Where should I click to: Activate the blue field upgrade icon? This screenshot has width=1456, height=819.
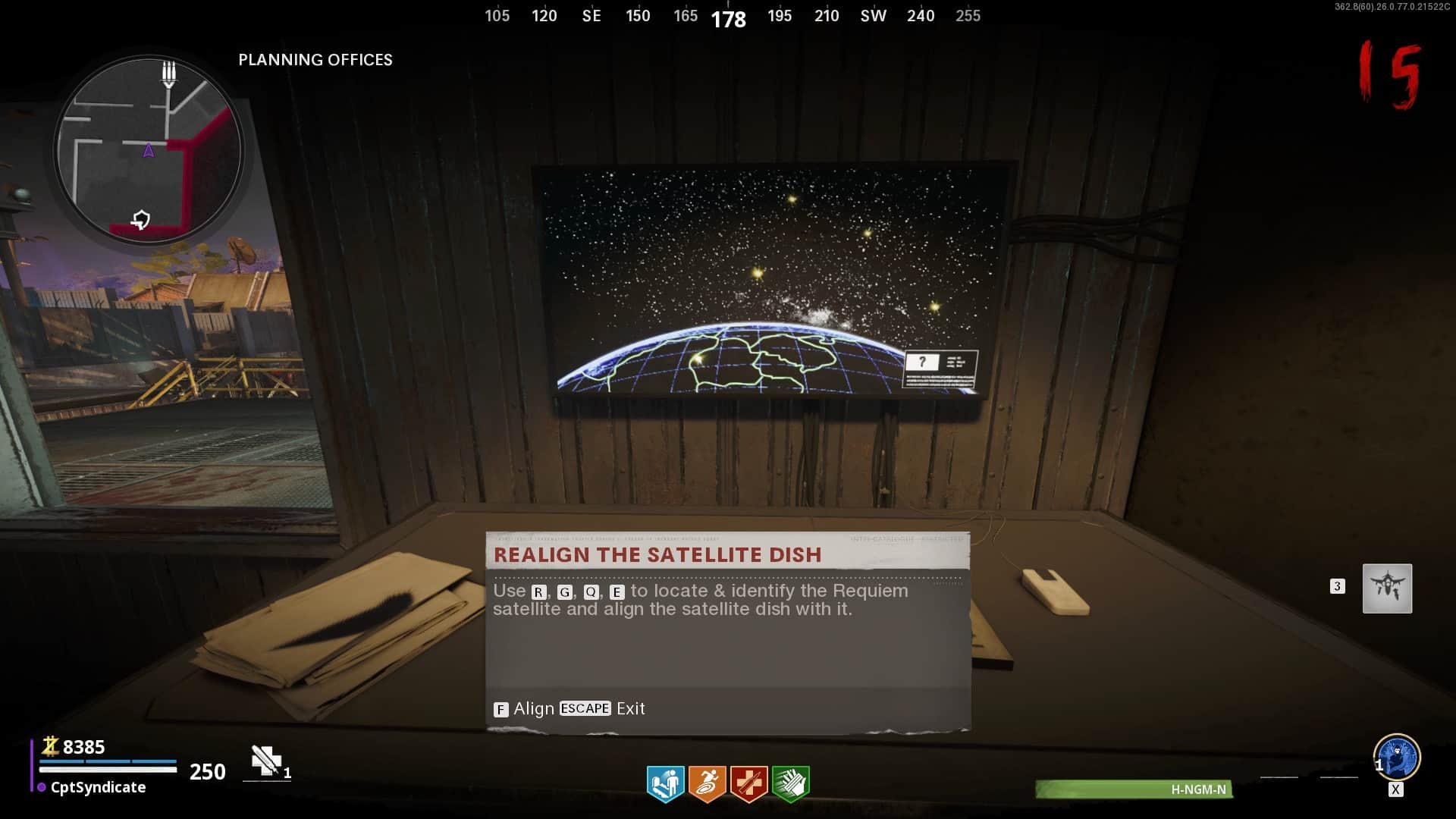point(1397,757)
